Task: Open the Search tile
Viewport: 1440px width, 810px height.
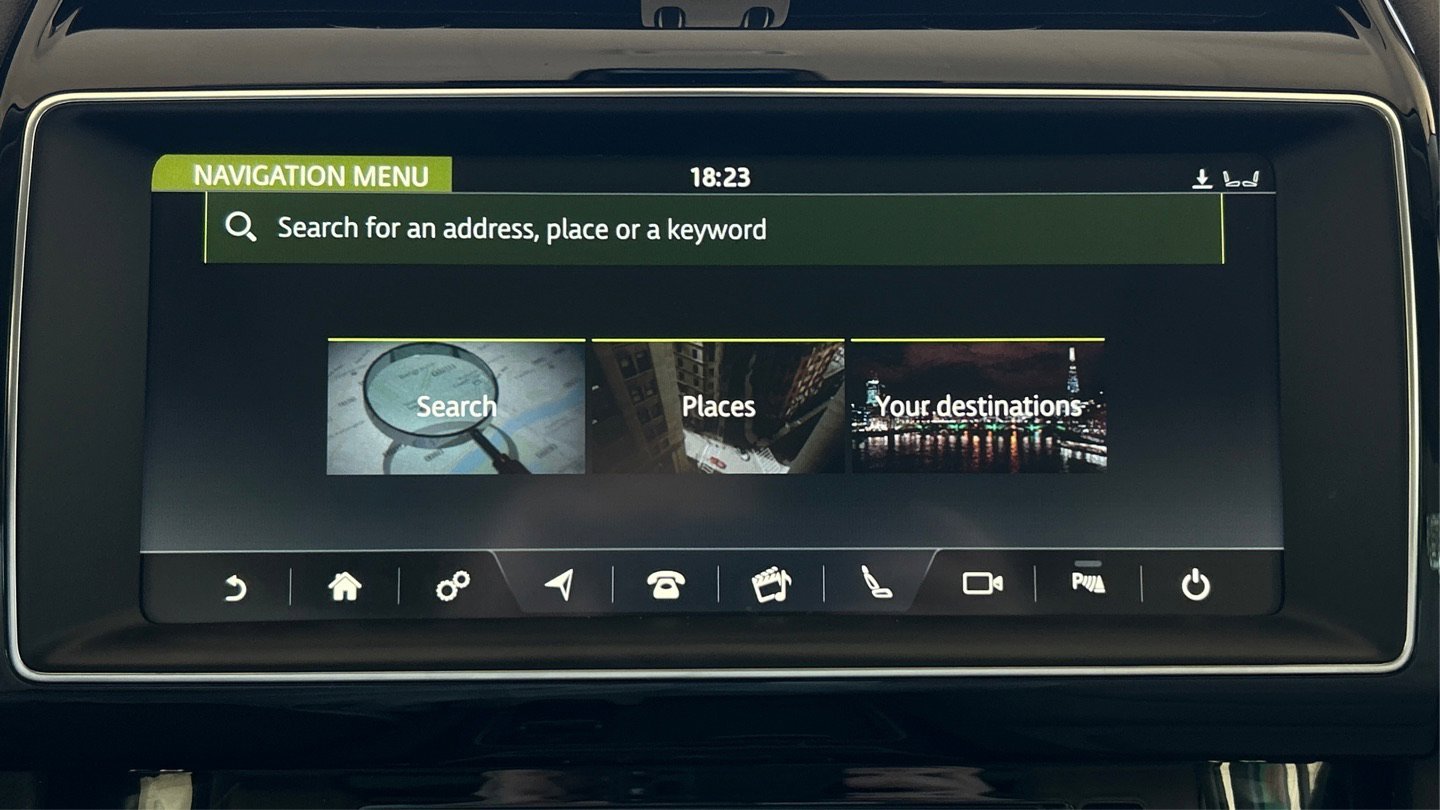Action: click(x=456, y=406)
